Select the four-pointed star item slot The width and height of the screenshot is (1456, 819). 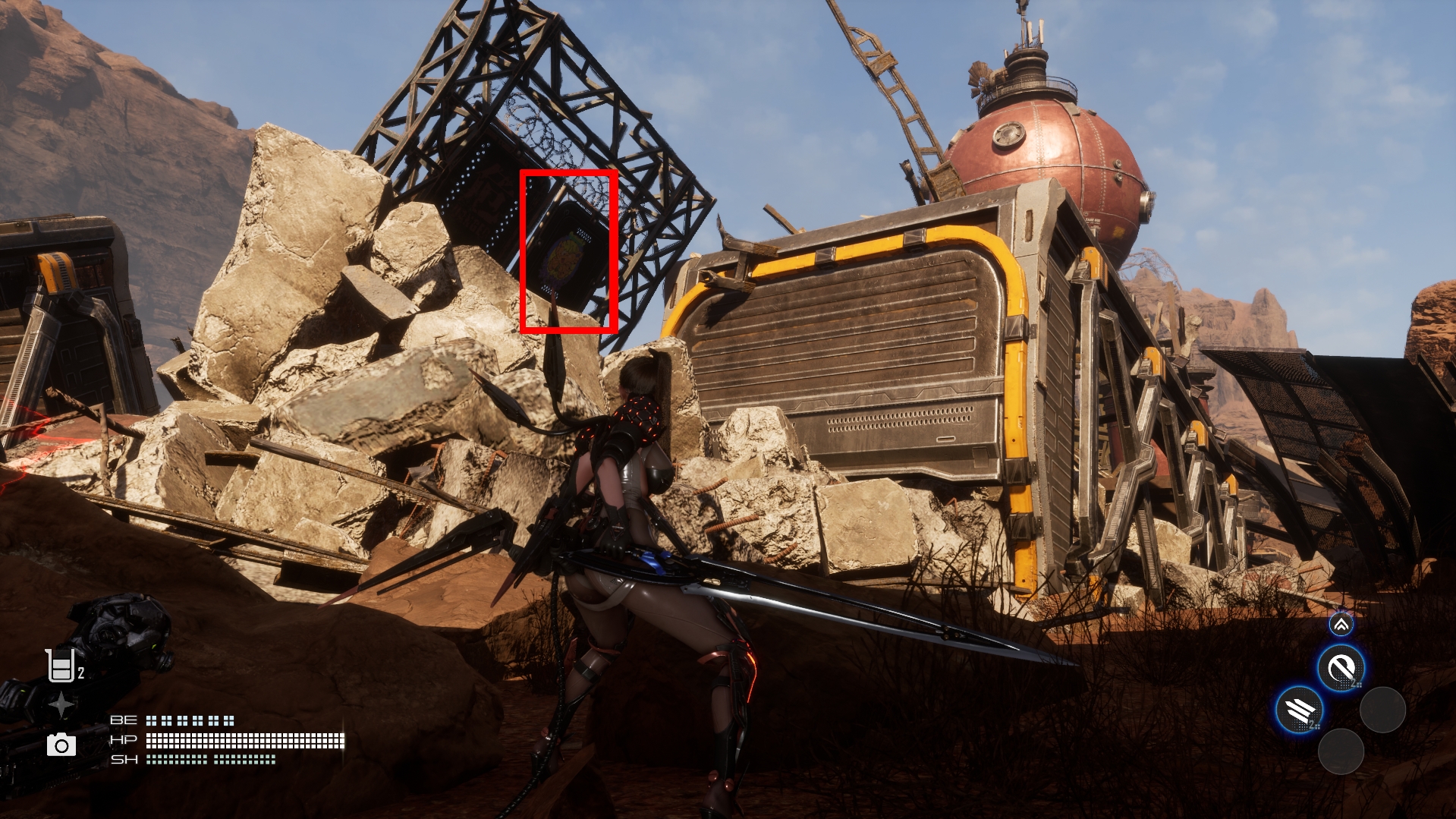61,705
